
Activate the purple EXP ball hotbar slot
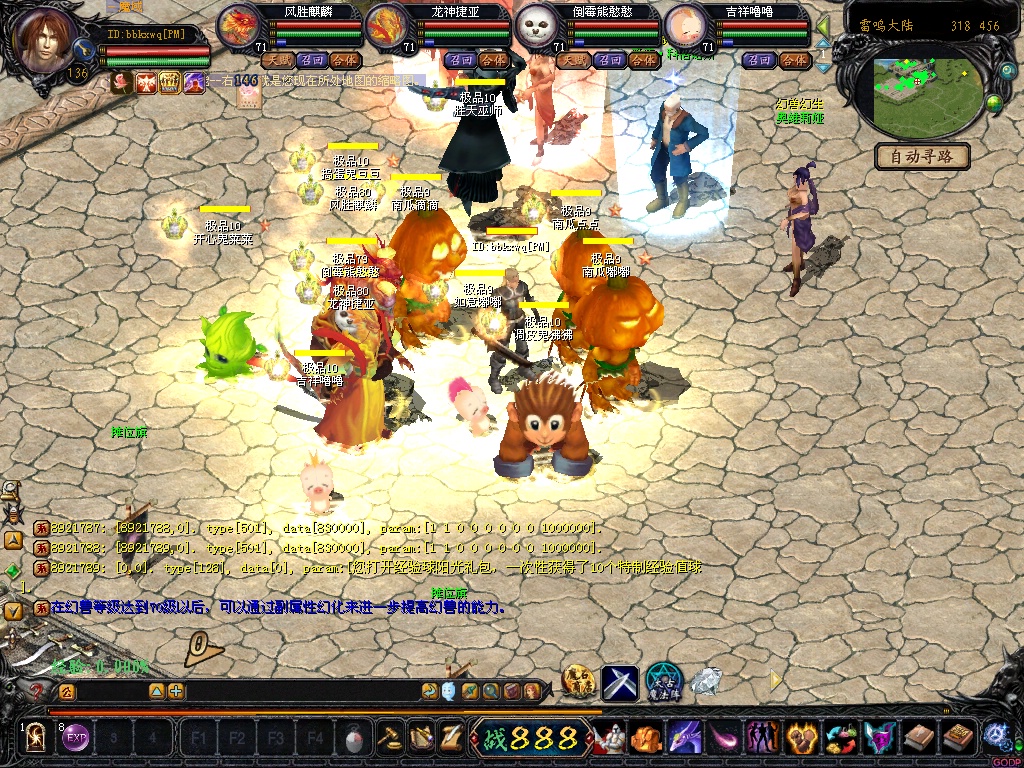click(x=76, y=739)
